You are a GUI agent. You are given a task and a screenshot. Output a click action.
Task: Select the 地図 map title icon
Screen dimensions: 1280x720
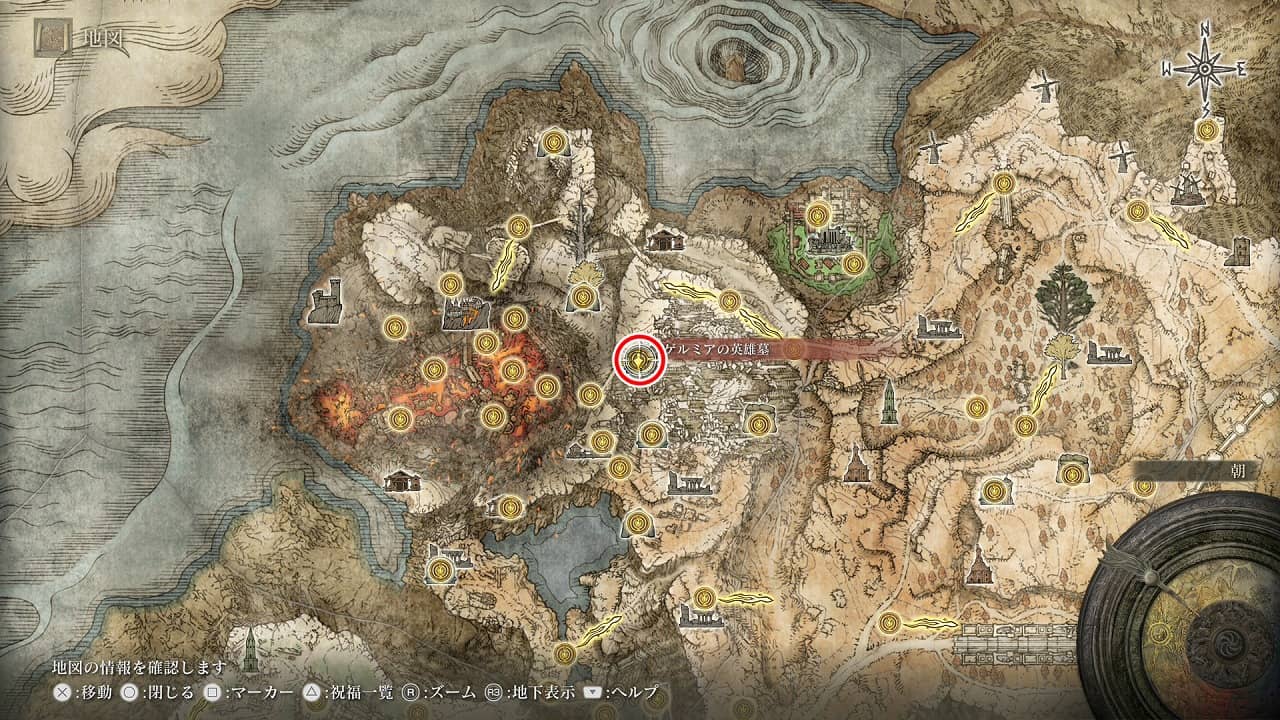point(51,38)
